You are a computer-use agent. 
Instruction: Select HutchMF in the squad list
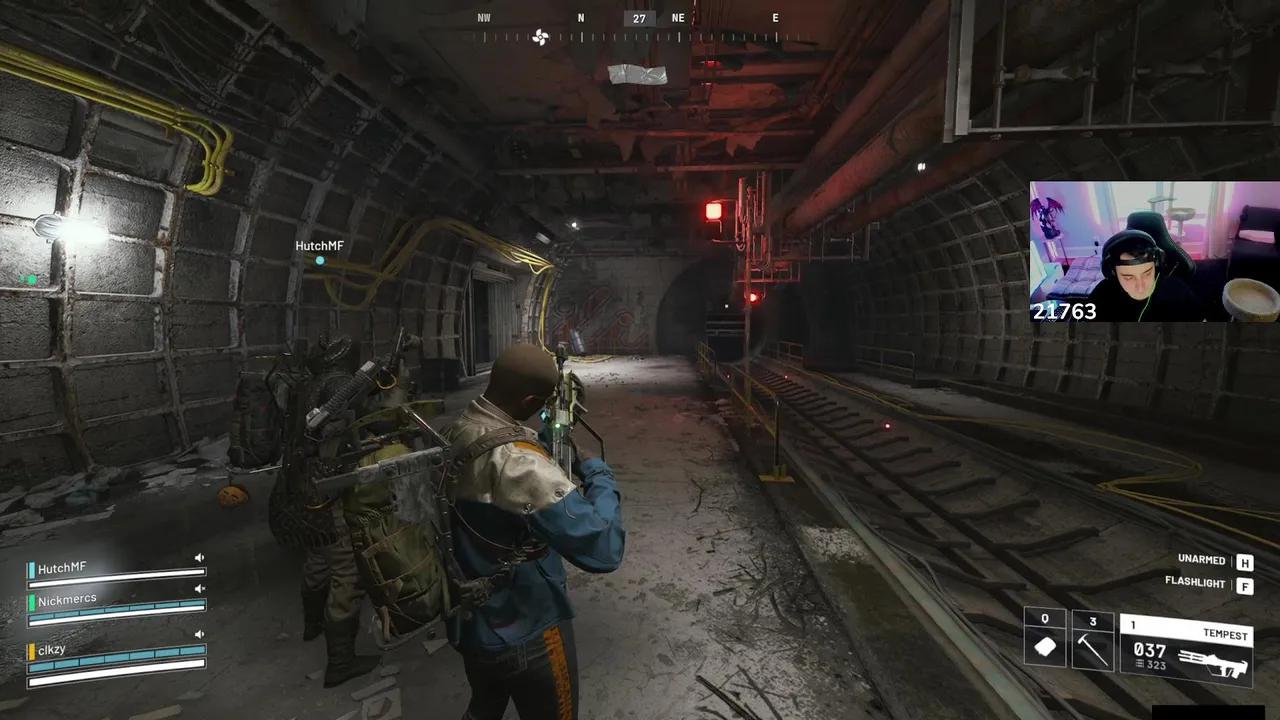(x=62, y=568)
